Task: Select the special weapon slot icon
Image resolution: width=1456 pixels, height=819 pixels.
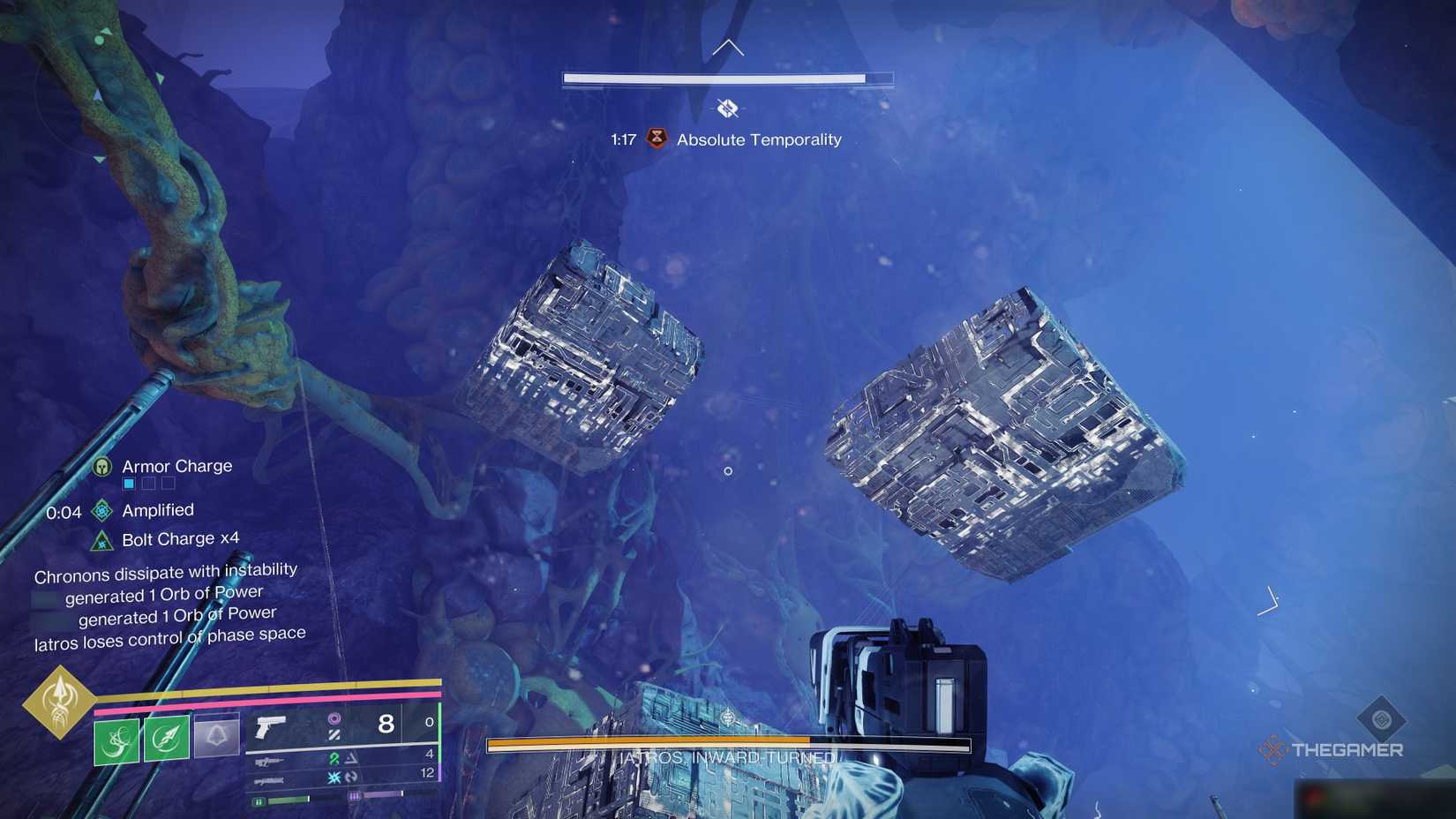Action: pos(270,762)
